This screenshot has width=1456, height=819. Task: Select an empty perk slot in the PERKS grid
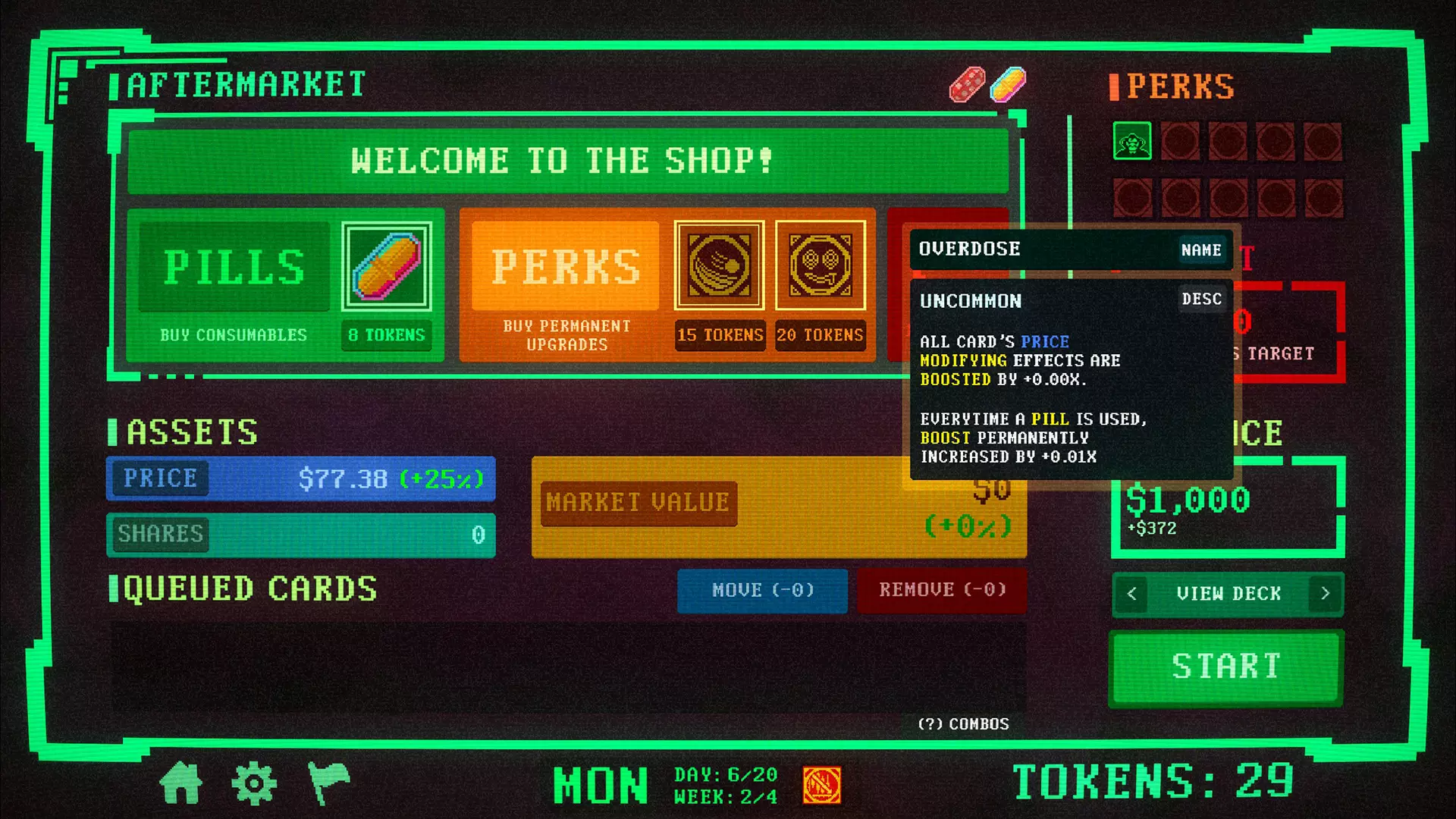(1181, 142)
